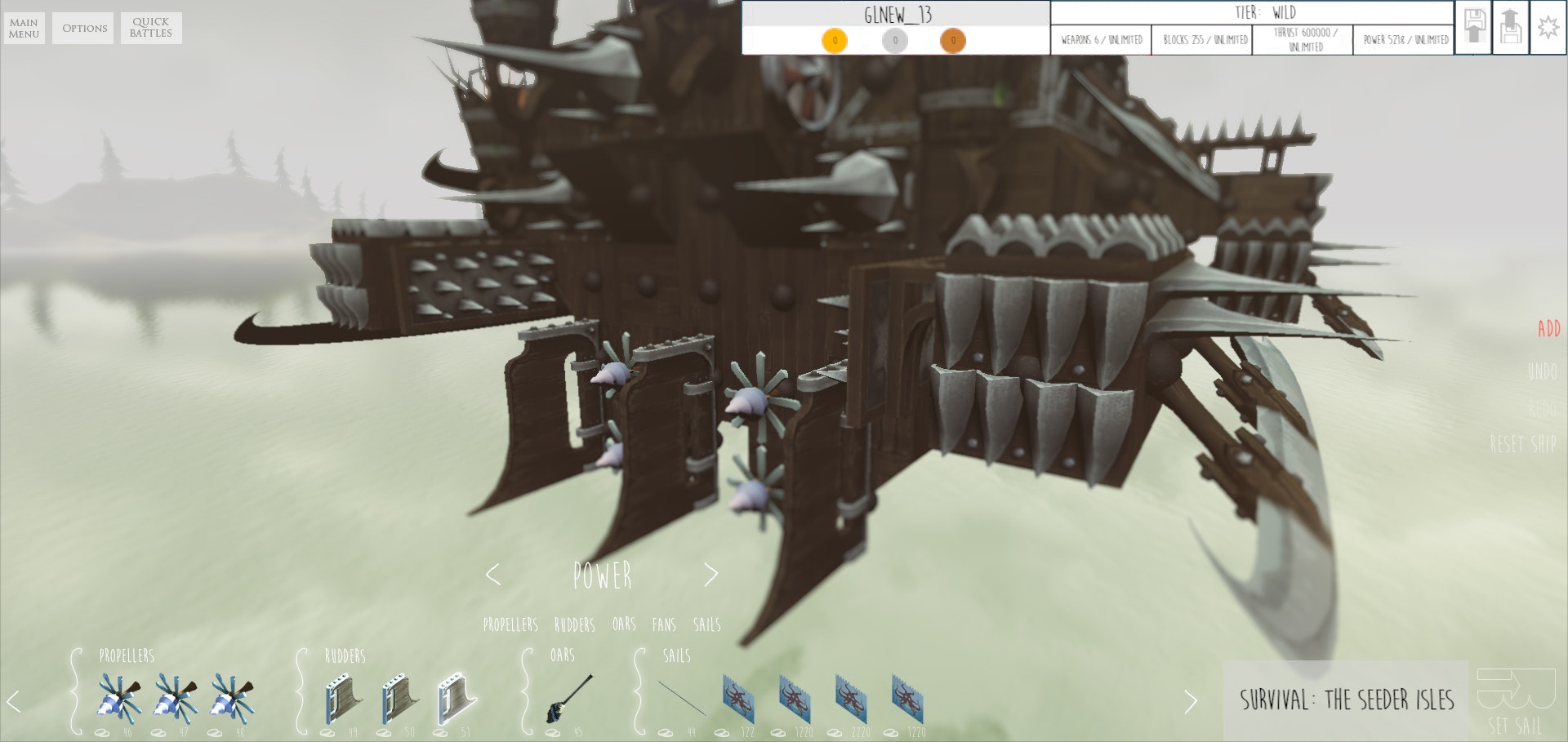Save the current ship design
Viewport: 1568px width, 742px height.
coord(1472,26)
